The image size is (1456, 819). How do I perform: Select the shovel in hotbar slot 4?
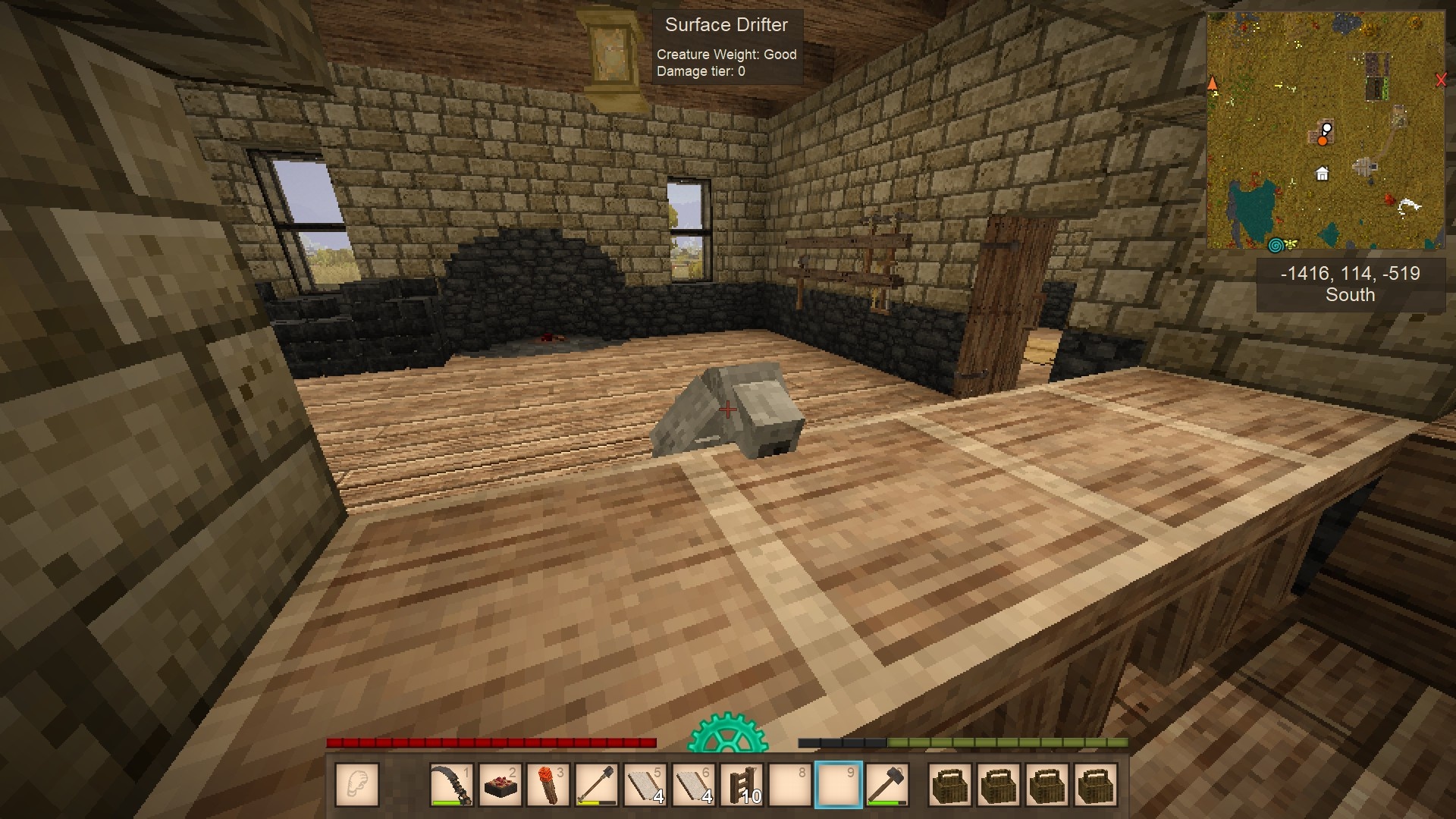tap(597, 784)
